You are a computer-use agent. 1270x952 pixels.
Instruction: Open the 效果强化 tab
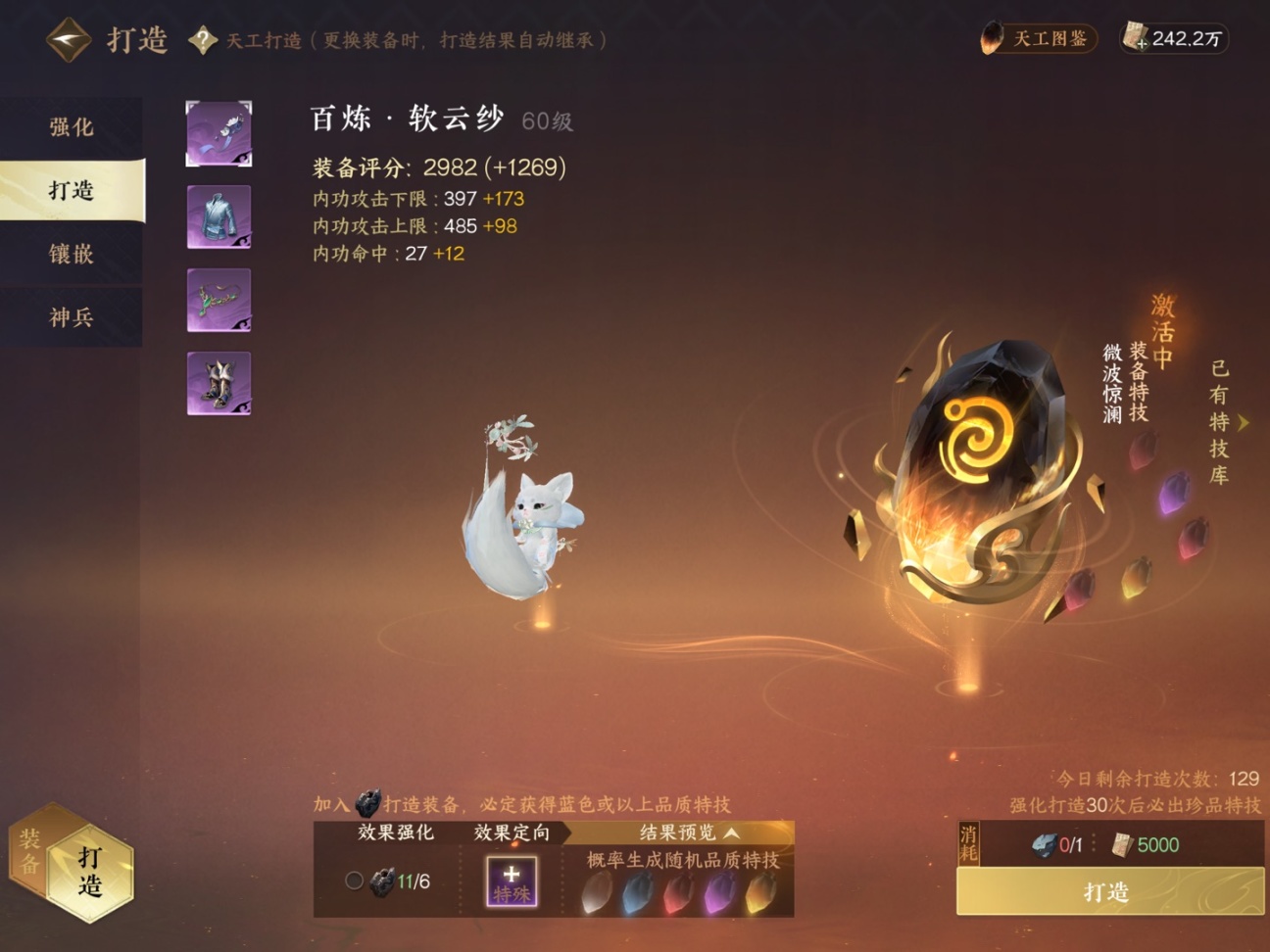[x=396, y=834]
